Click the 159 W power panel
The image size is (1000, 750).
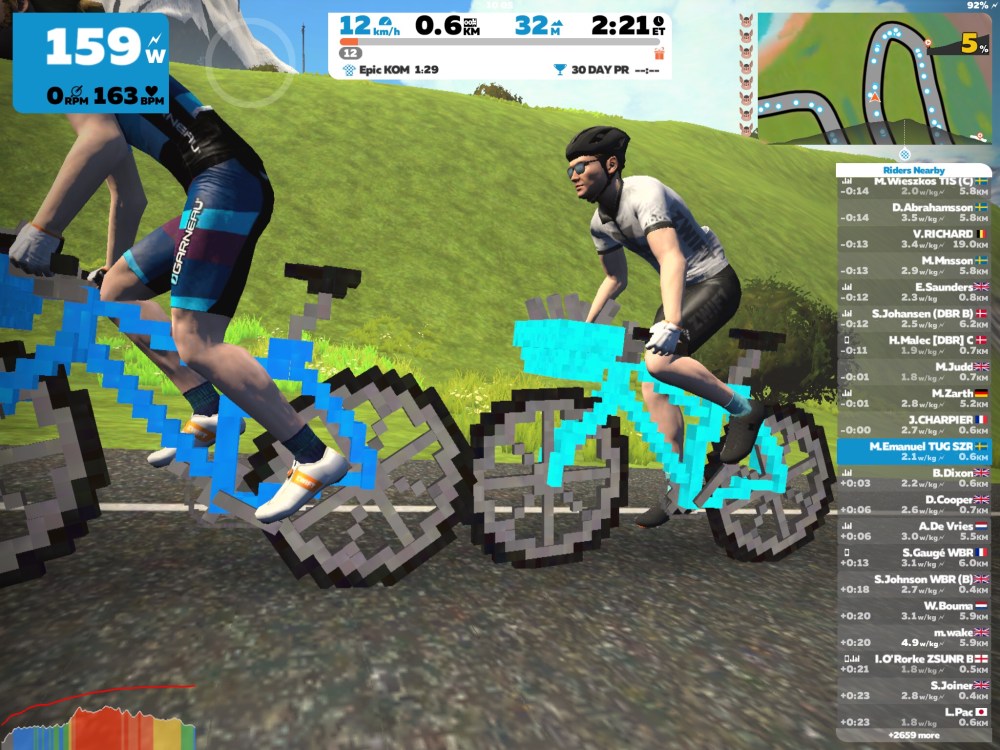[x=90, y=62]
